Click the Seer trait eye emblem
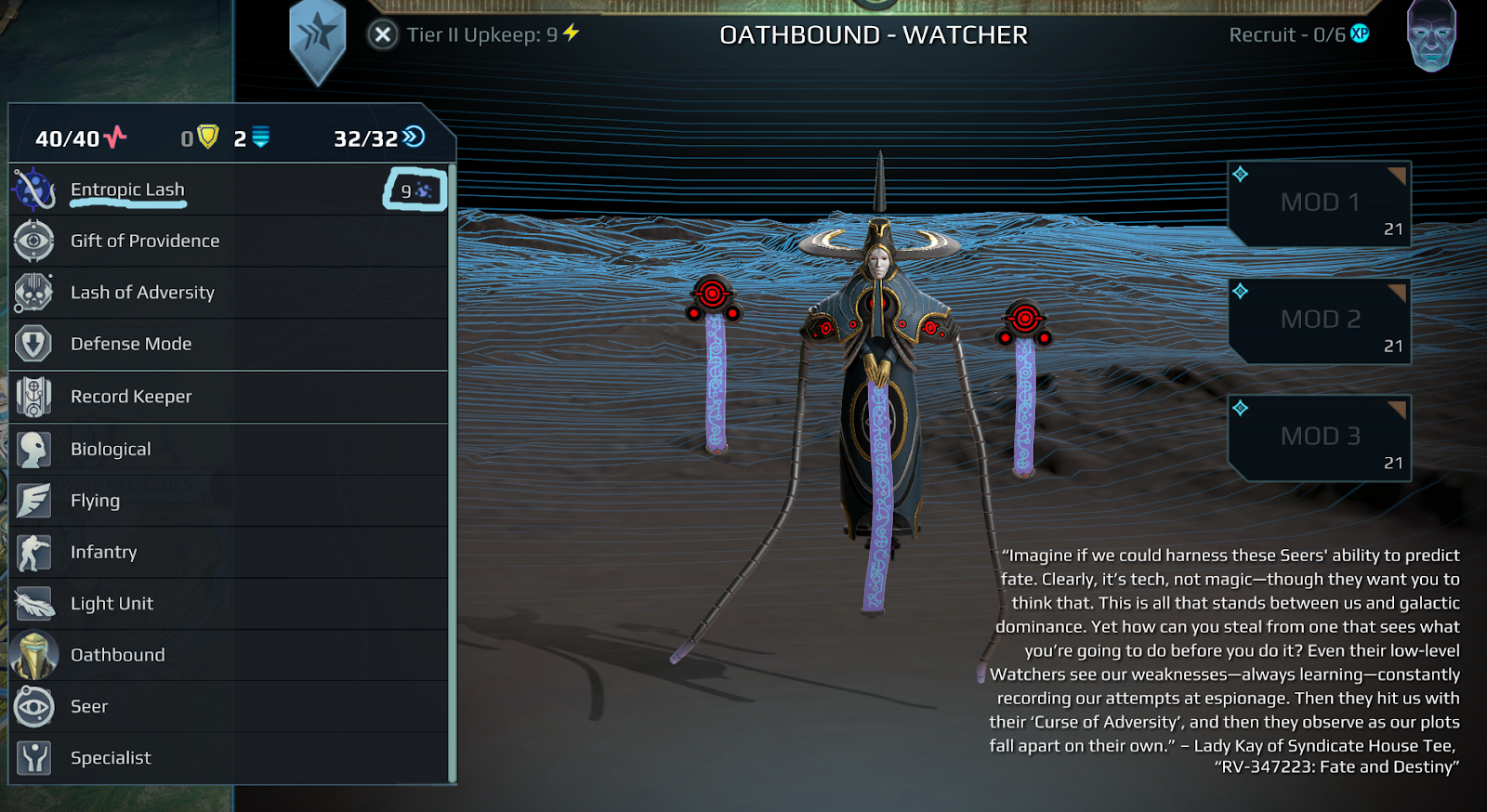Viewport: 1487px width, 812px height. coord(34,706)
